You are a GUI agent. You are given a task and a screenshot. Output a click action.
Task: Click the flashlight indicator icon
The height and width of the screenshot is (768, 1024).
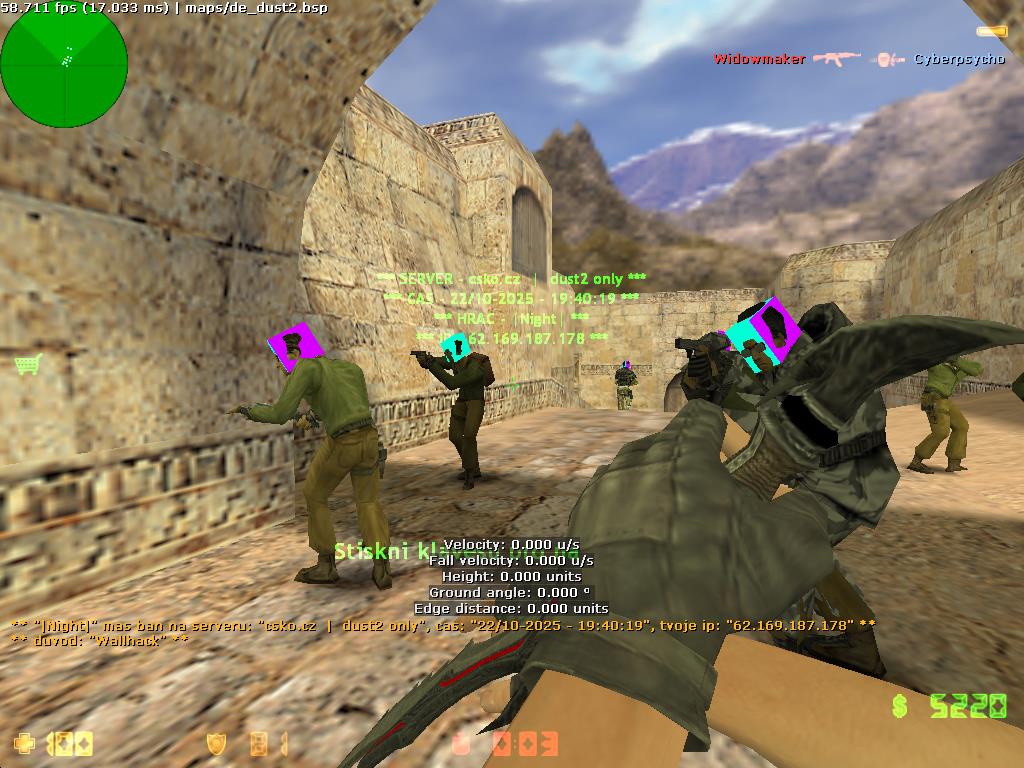coord(991,32)
